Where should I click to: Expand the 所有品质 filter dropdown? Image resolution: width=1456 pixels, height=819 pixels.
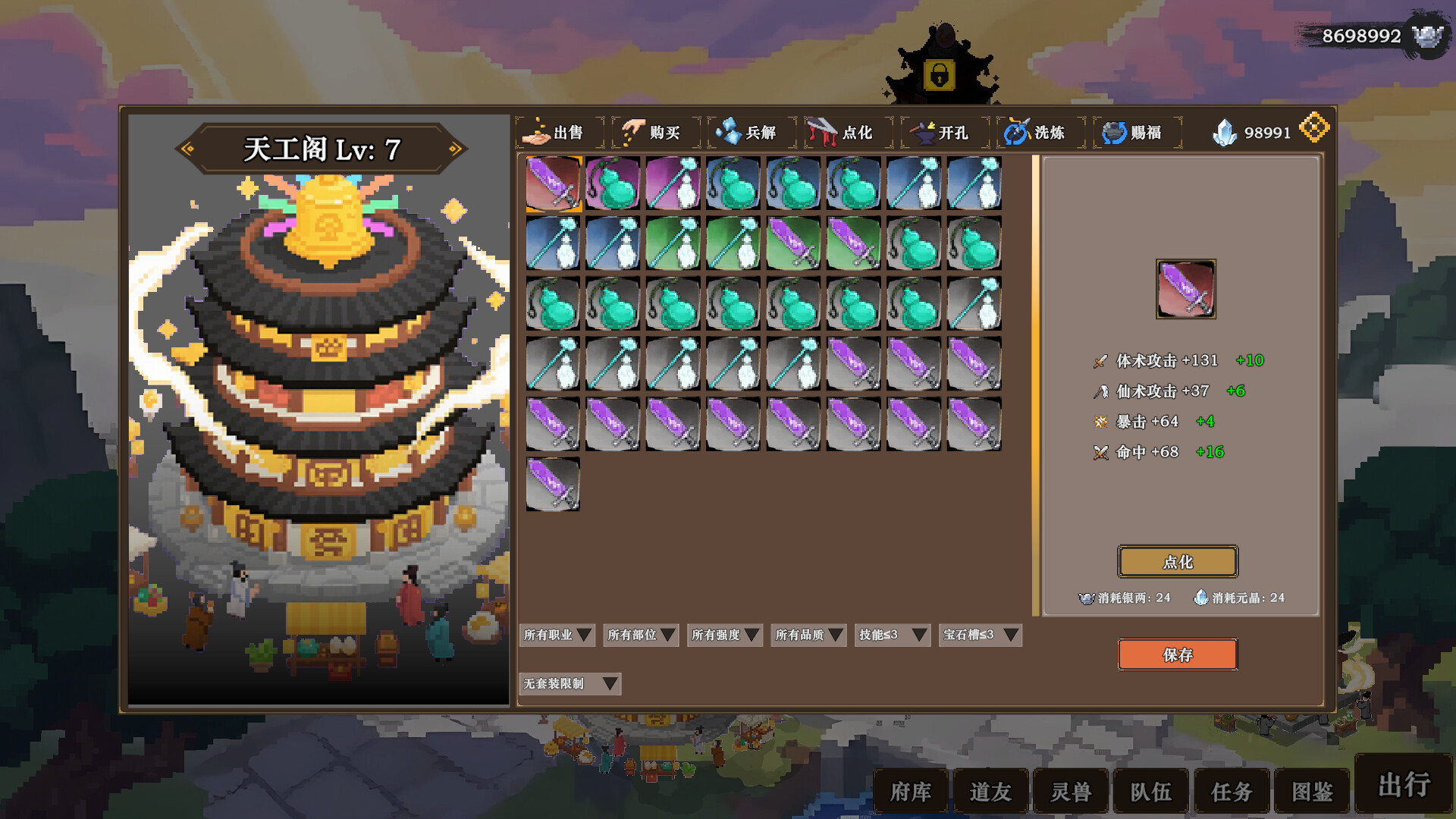(807, 635)
